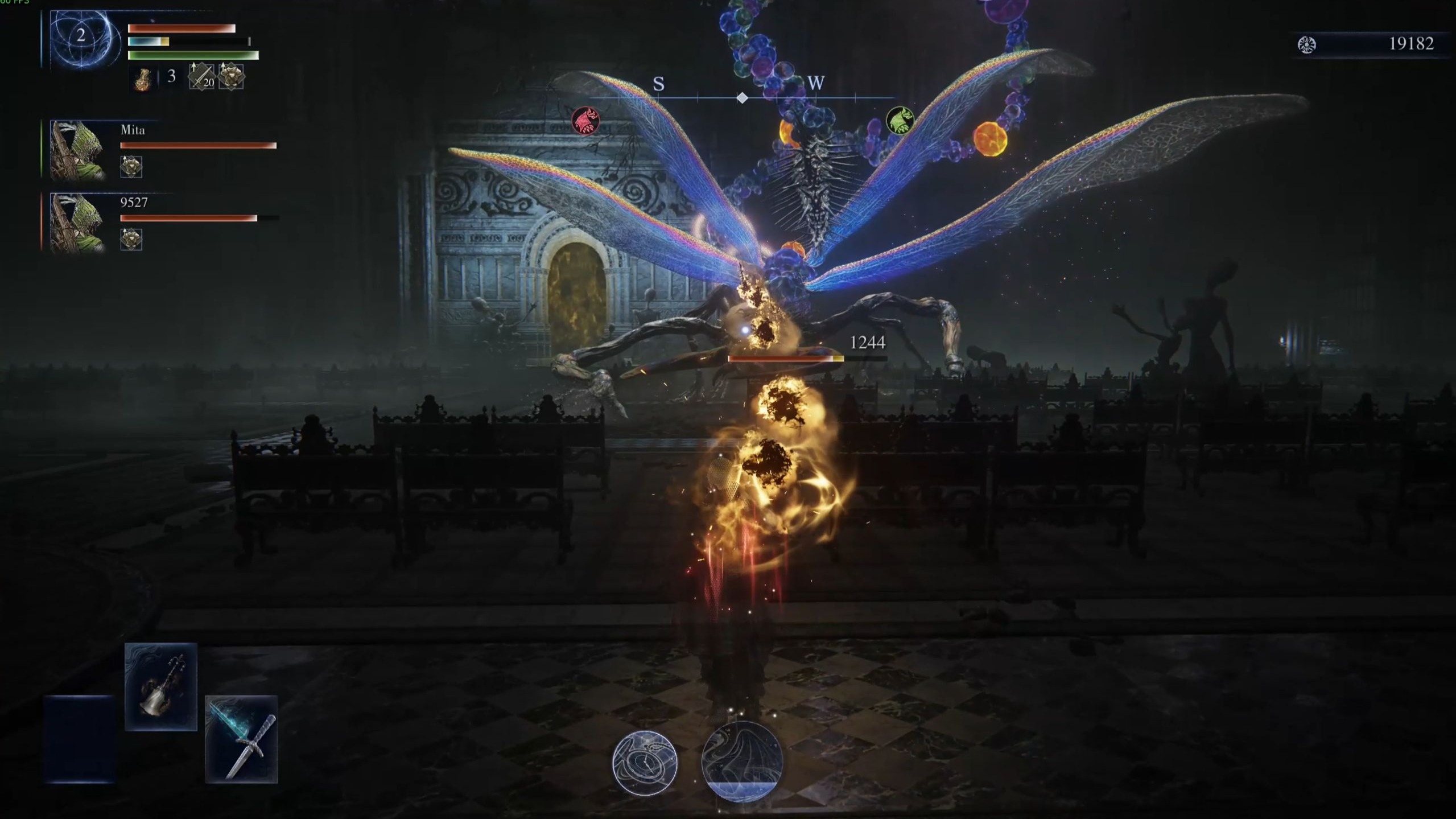Use the flask item icon
The width and height of the screenshot is (1456, 819).
pos(143,78)
